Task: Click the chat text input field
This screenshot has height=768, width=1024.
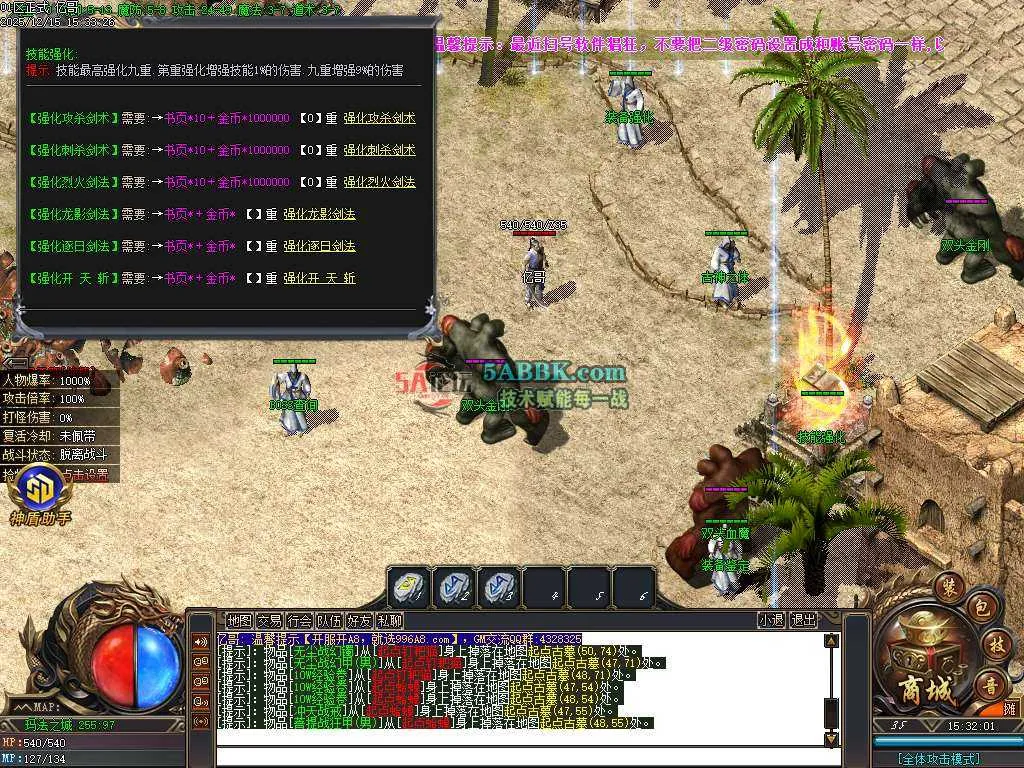Action: (520, 756)
